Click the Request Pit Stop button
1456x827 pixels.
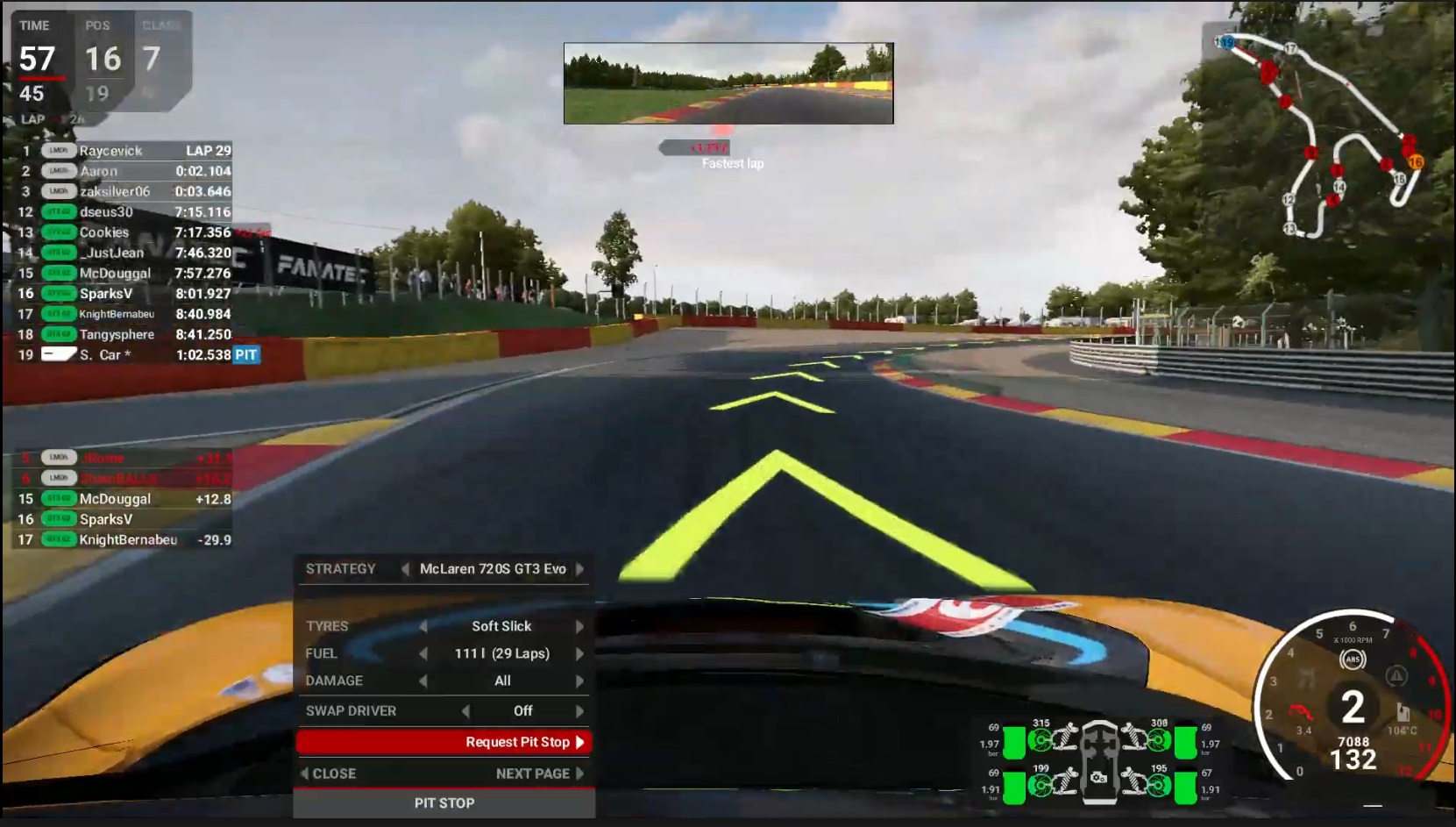pos(443,742)
